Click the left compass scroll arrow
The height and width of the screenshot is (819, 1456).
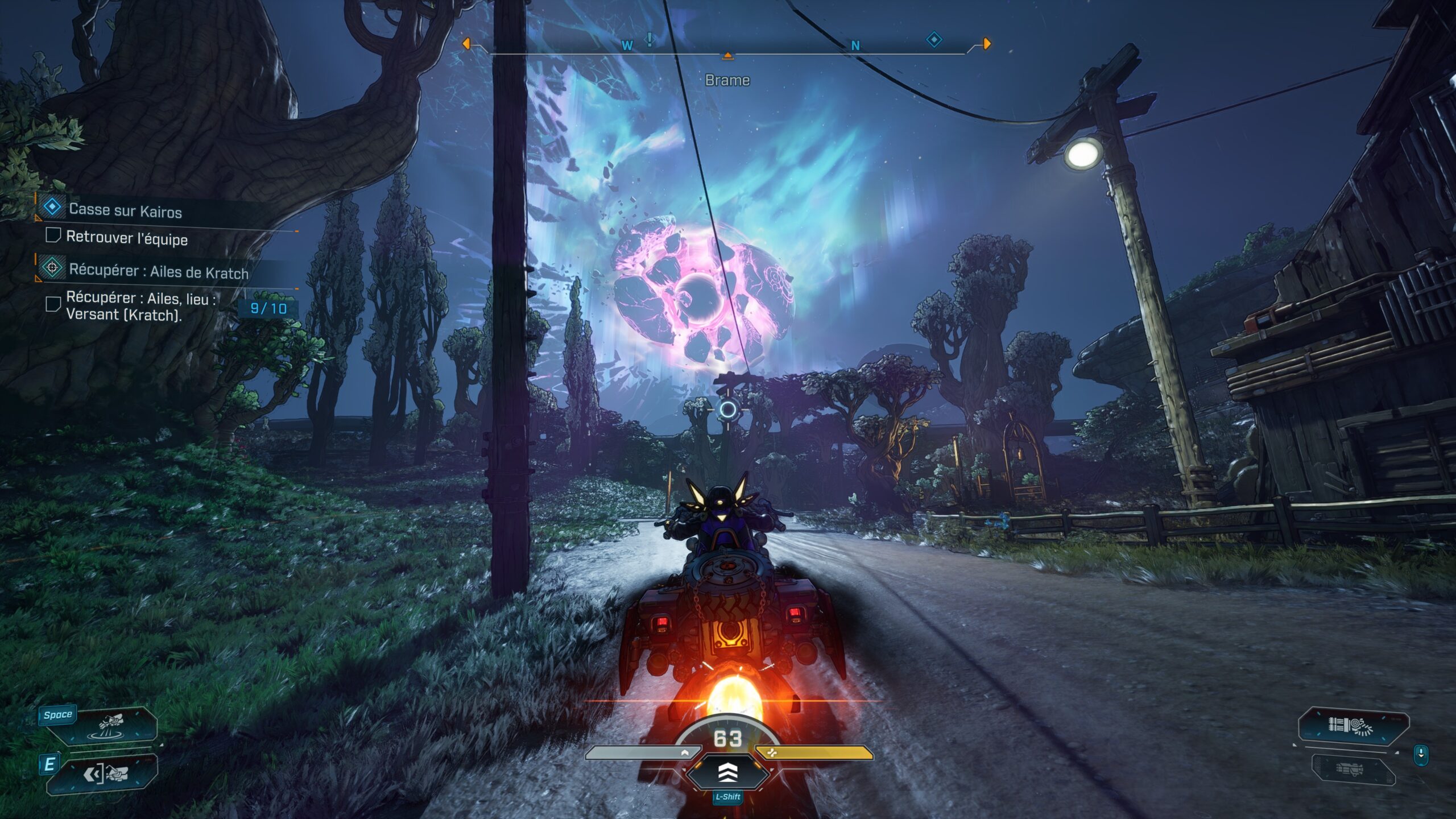coord(466,43)
